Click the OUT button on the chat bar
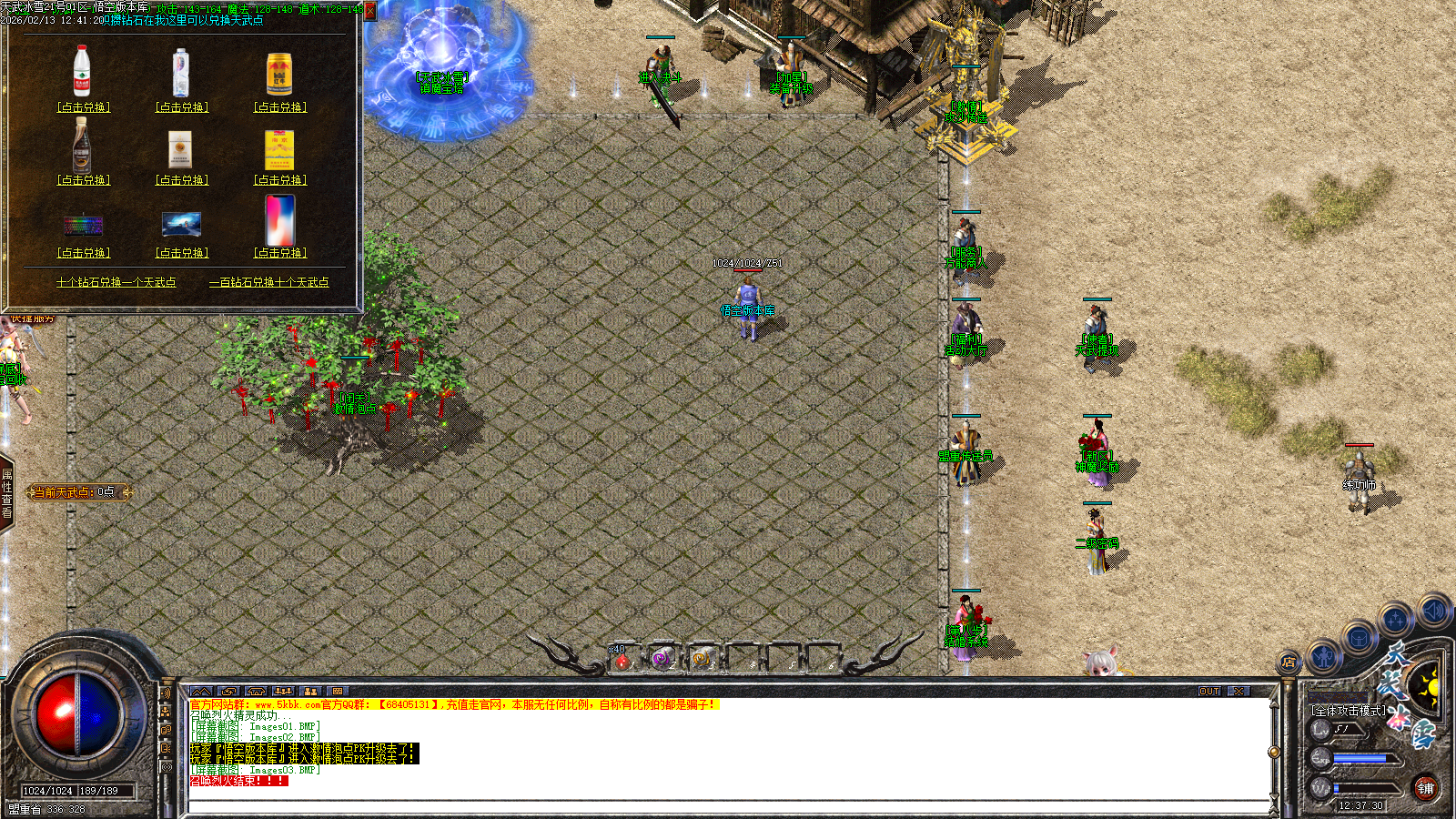The width and height of the screenshot is (1456, 819). coord(1210,692)
